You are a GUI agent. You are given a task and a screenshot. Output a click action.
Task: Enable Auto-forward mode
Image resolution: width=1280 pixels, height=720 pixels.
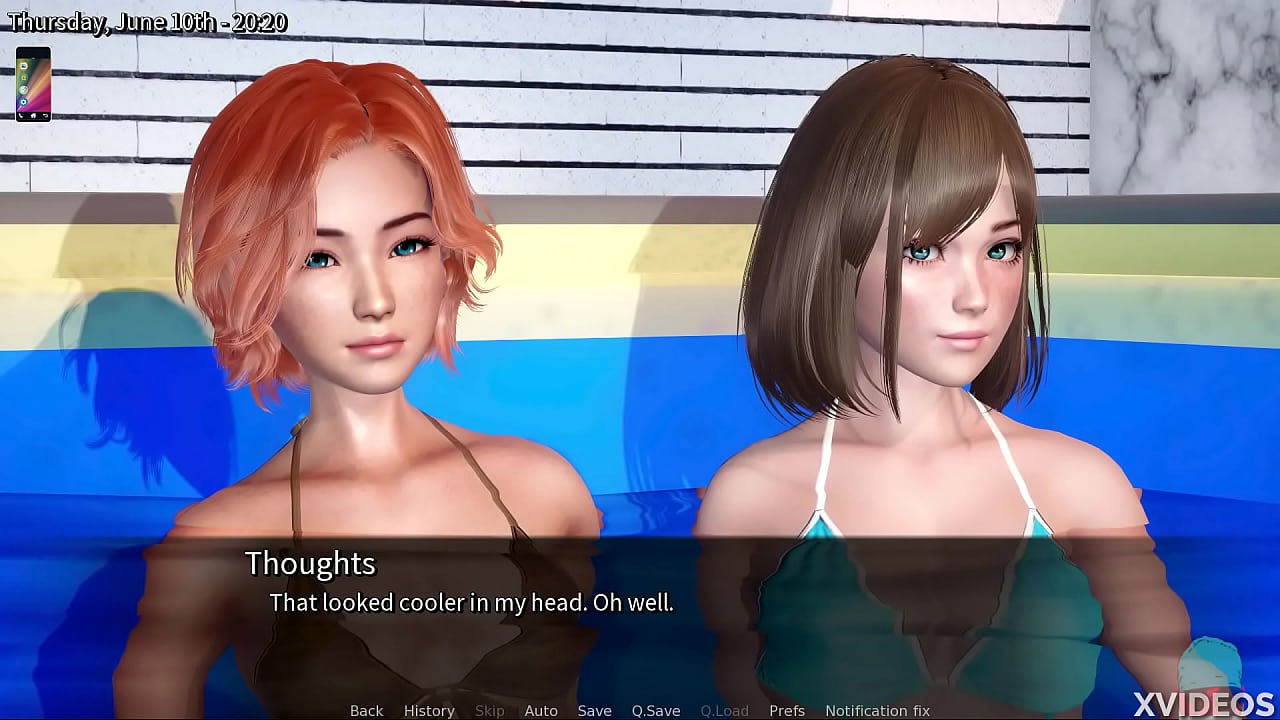click(x=541, y=710)
